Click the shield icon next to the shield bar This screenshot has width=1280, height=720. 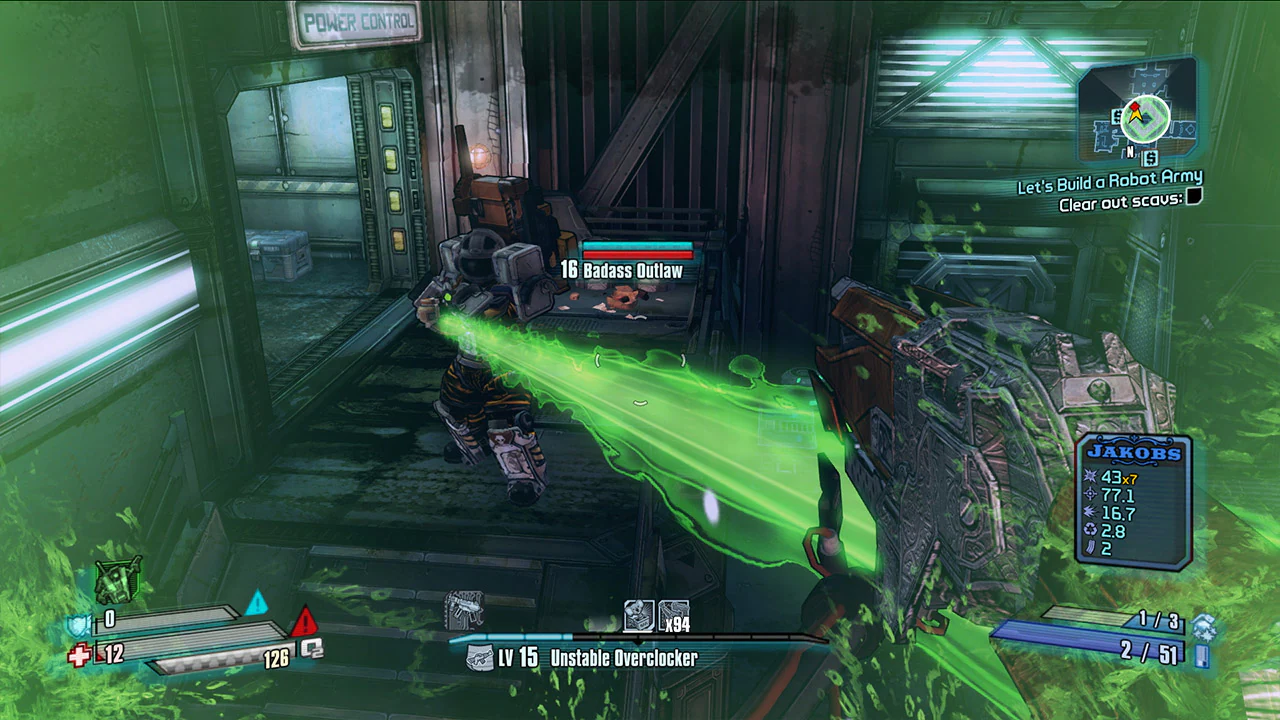pos(77,625)
